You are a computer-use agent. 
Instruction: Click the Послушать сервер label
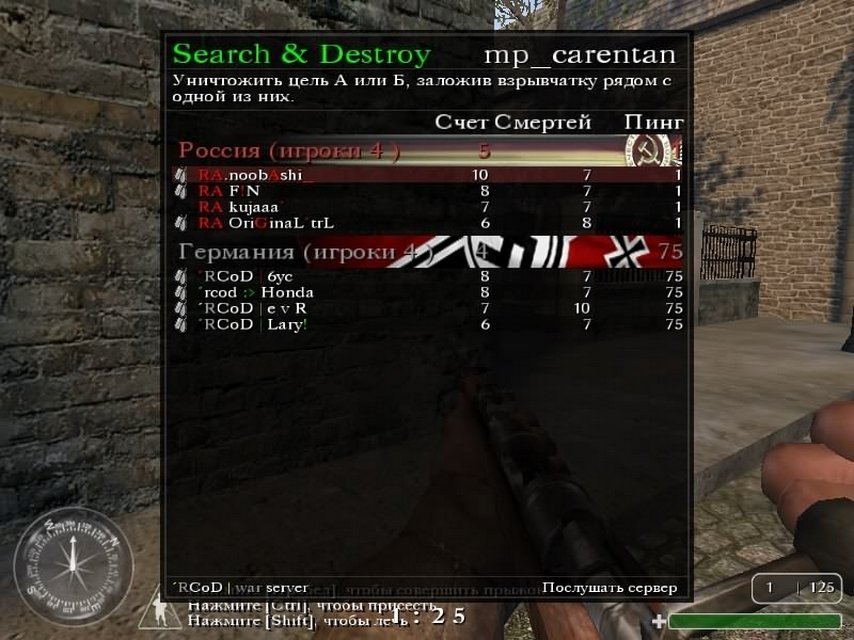609,588
